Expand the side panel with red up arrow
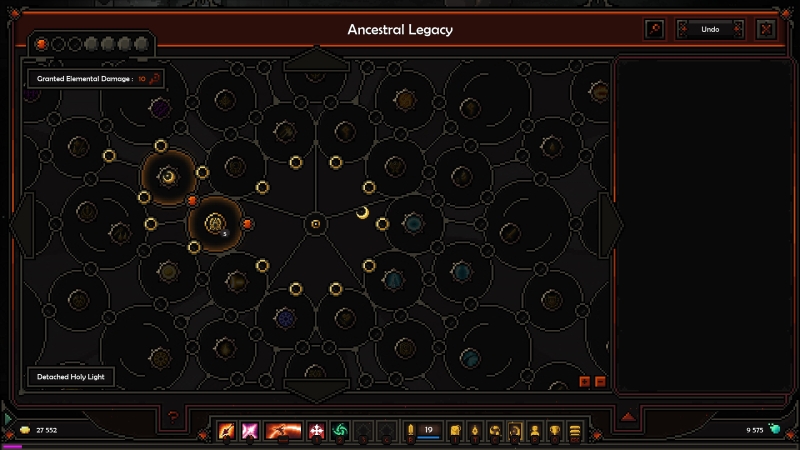The width and height of the screenshot is (800, 450). (628, 417)
